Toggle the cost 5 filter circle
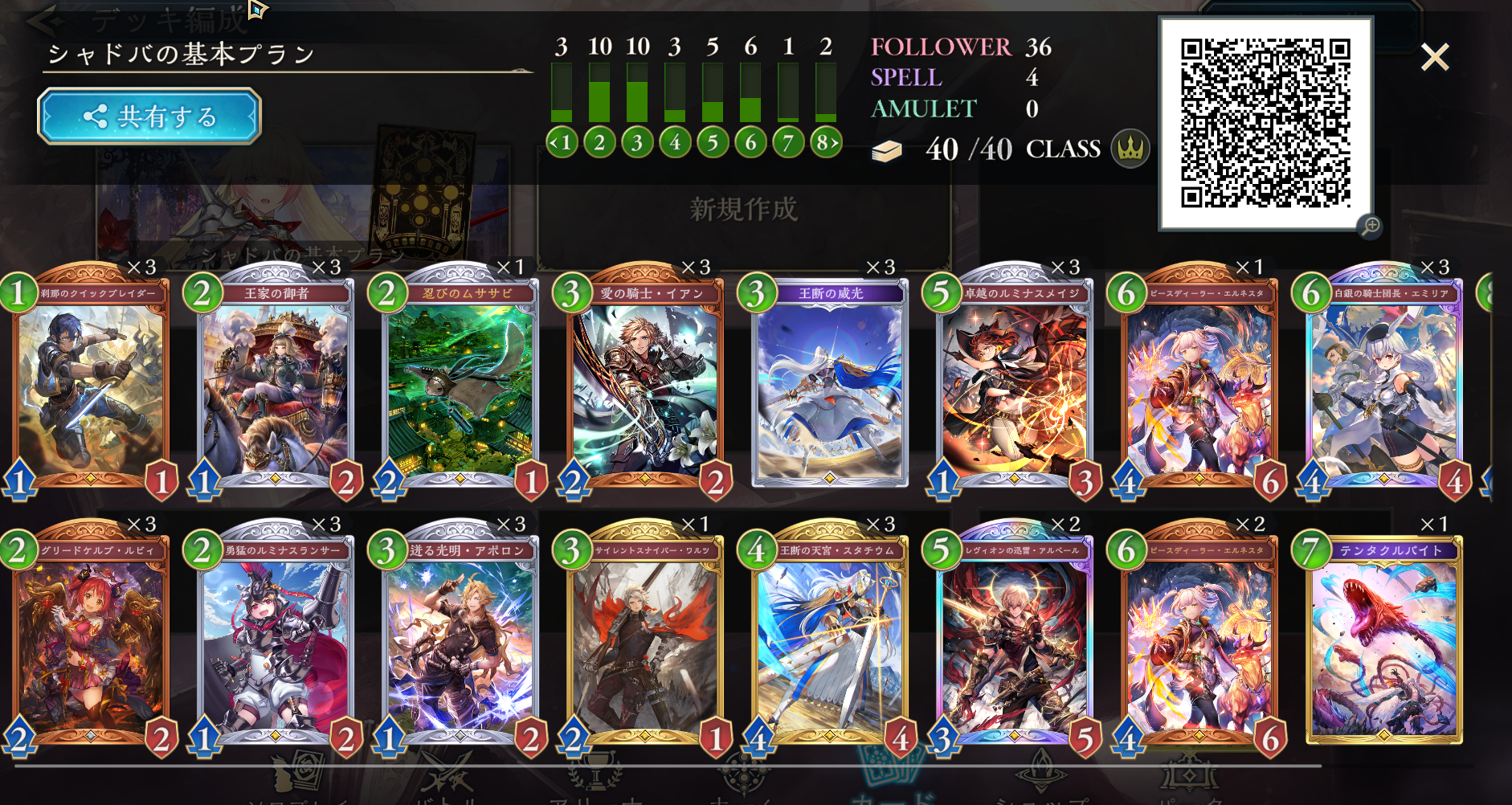 tap(712, 142)
